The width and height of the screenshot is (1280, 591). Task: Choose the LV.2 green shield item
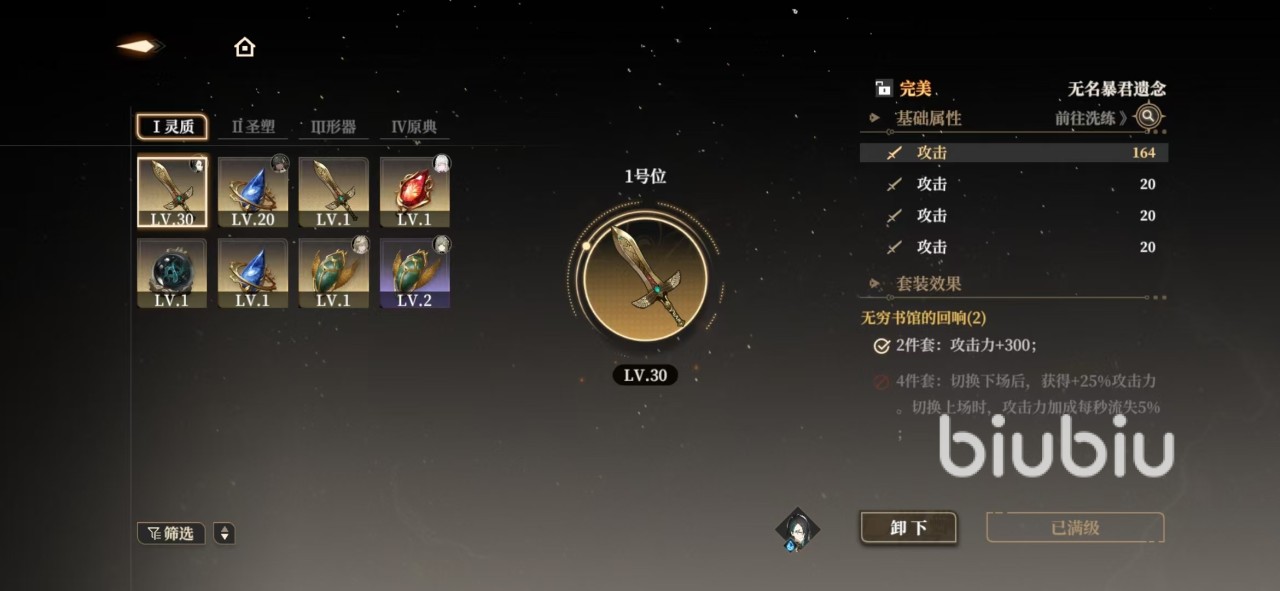[x=414, y=273]
